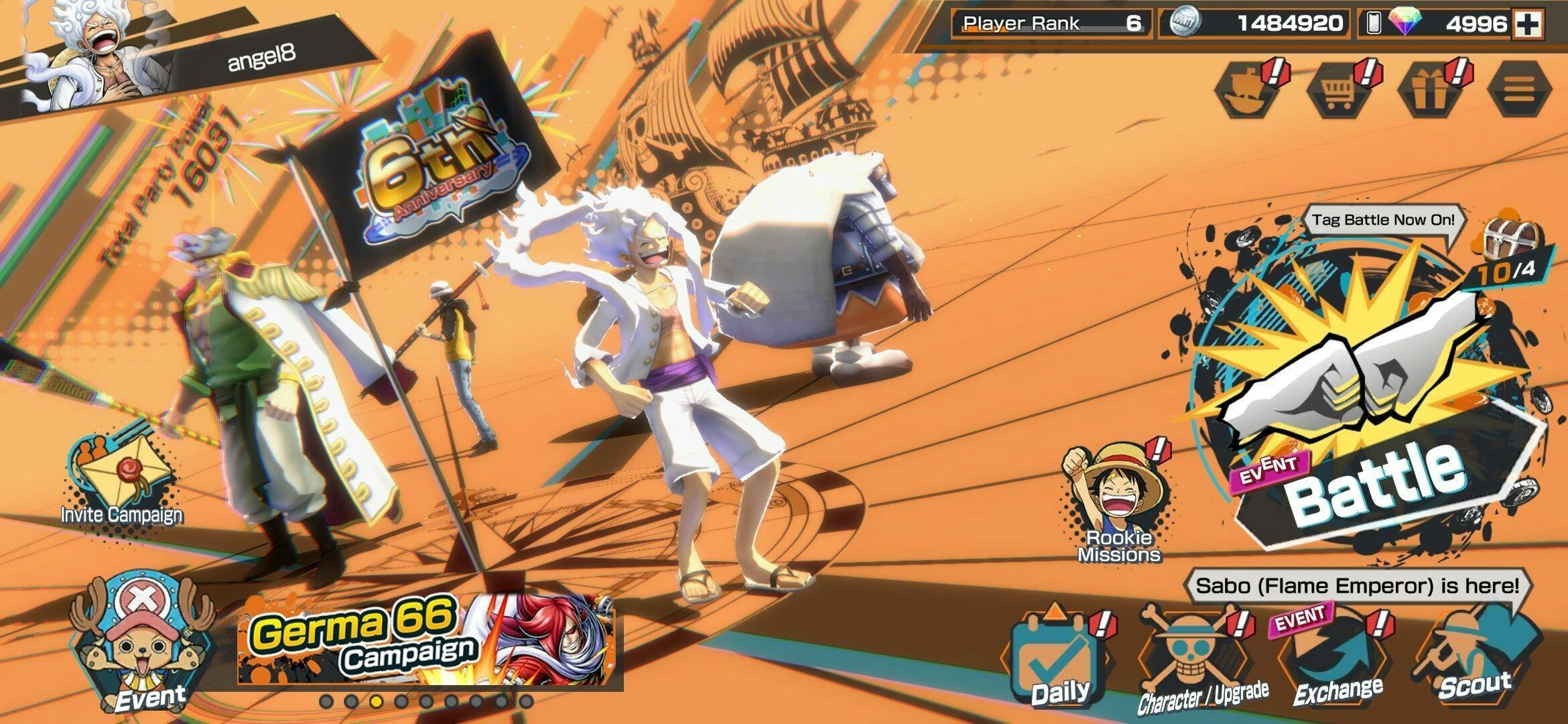Image resolution: width=1568 pixels, height=724 pixels.
Task: Open the treasure chest battle rewards
Action: 1512,237
